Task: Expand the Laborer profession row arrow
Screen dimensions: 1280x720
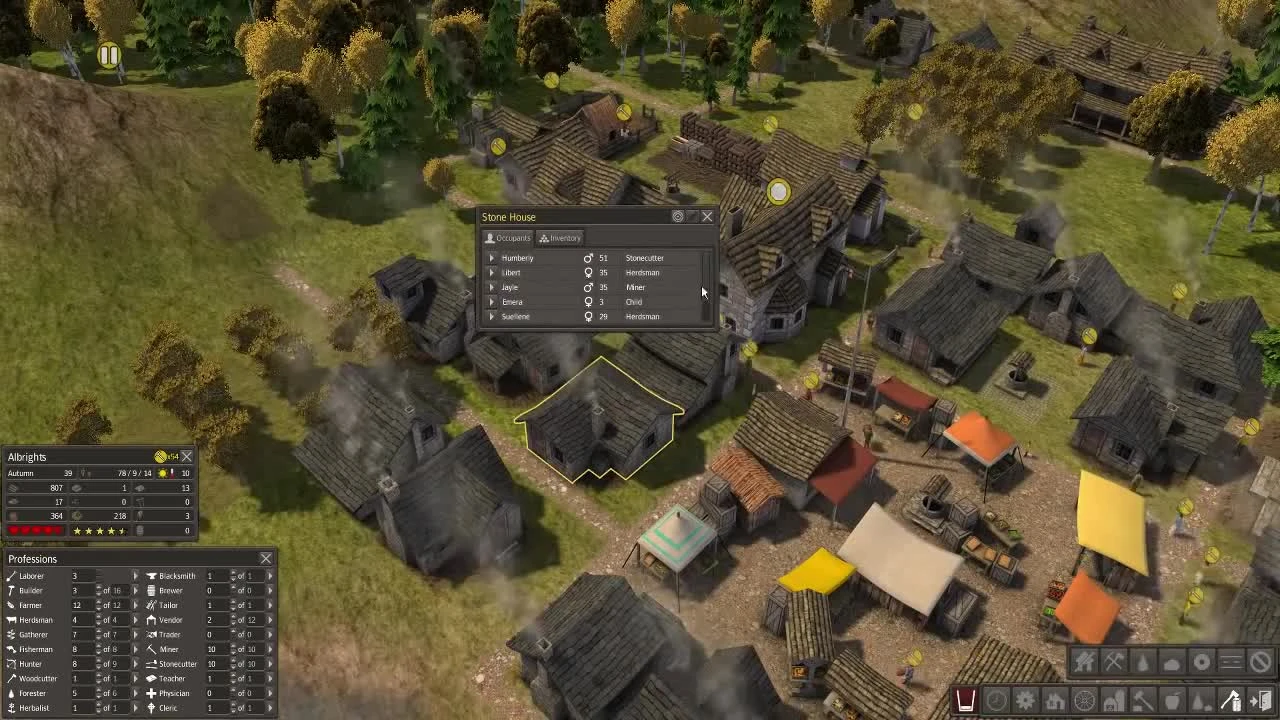Action: pos(136,576)
